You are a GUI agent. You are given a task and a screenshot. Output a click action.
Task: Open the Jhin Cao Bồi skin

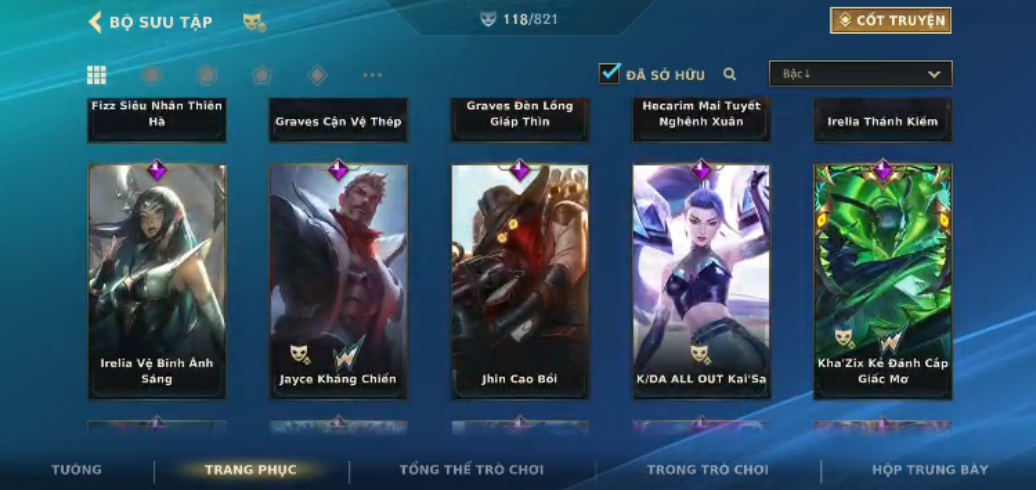click(x=520, y=280)
